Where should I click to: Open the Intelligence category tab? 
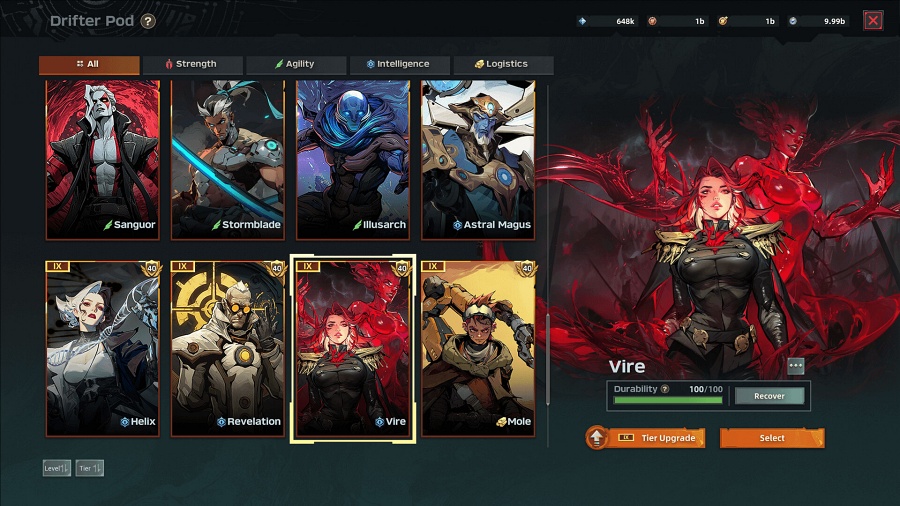(x=399, y=64)
